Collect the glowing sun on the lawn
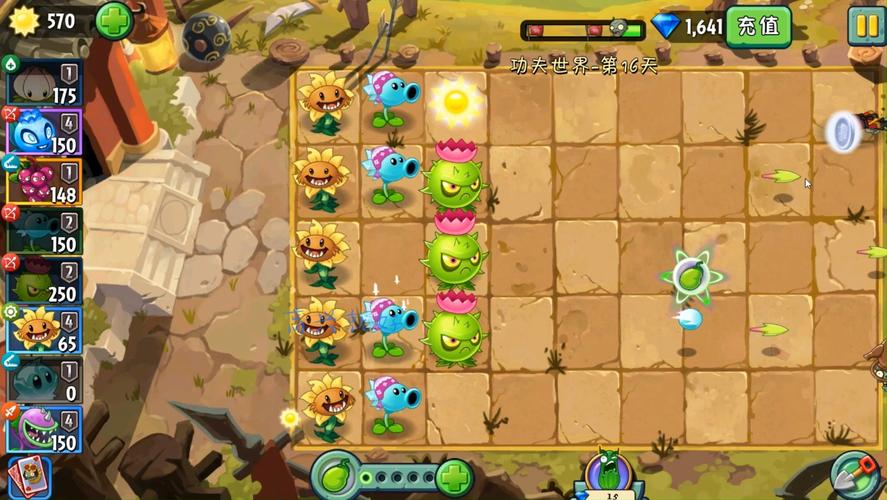 tap(456, 101)
